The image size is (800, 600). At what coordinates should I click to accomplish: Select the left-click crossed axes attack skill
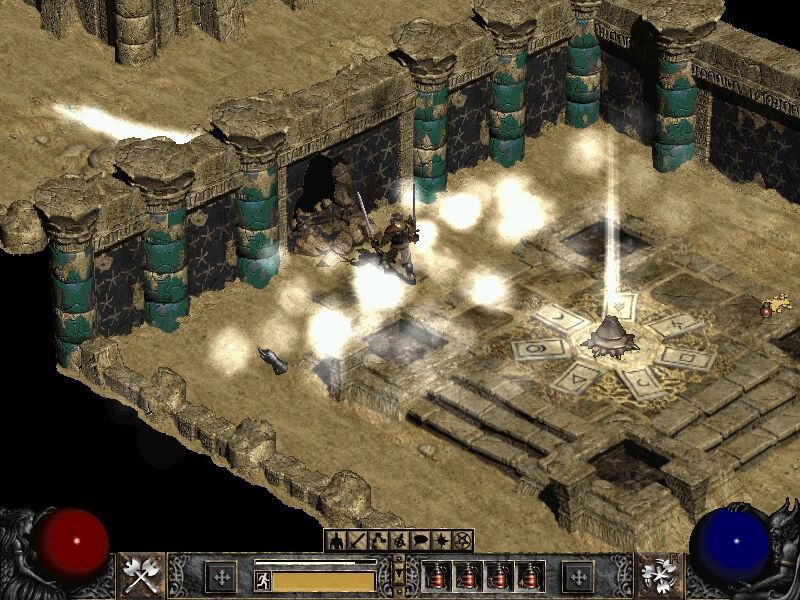[143, 576]
